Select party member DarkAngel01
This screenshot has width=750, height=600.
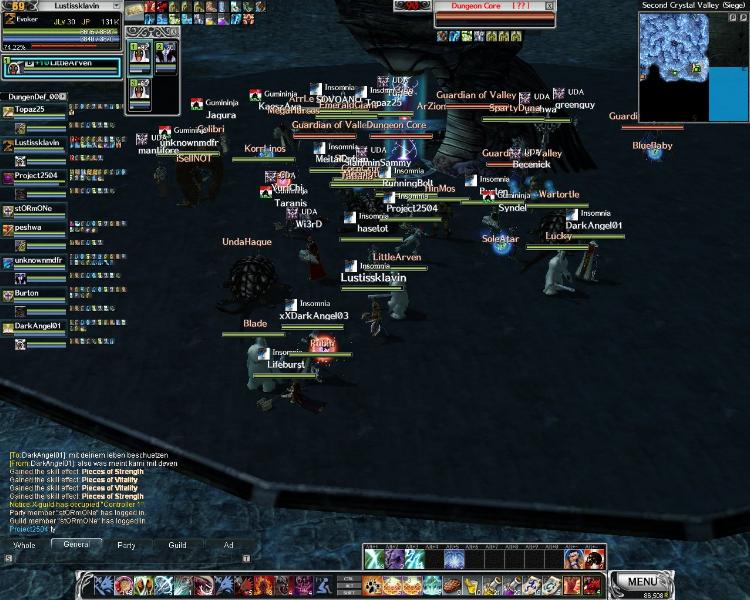[x=37, y=326]
